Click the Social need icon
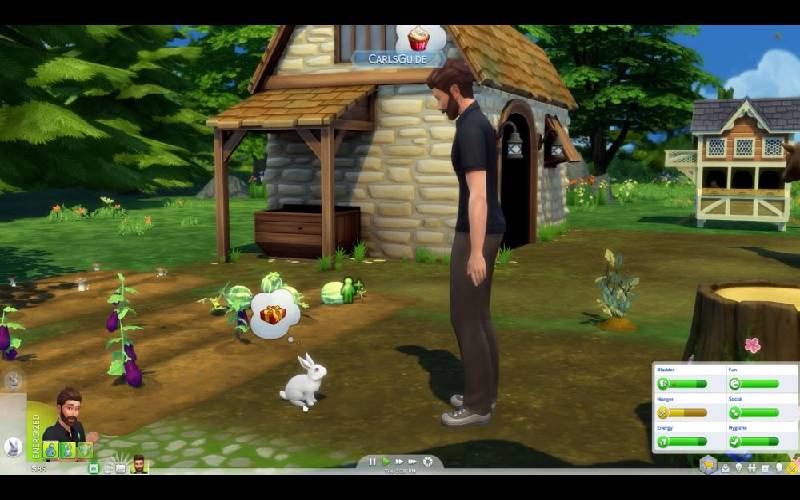 735,411
